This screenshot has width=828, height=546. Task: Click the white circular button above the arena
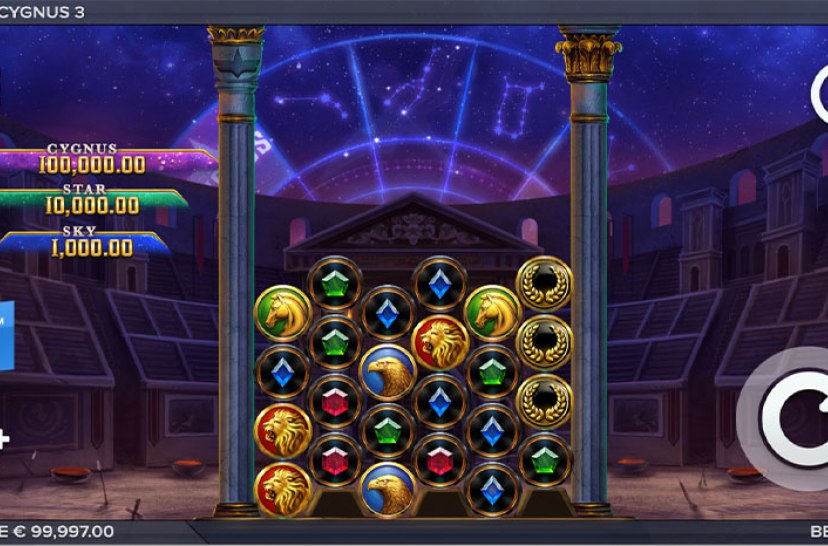tap(820, 92)
